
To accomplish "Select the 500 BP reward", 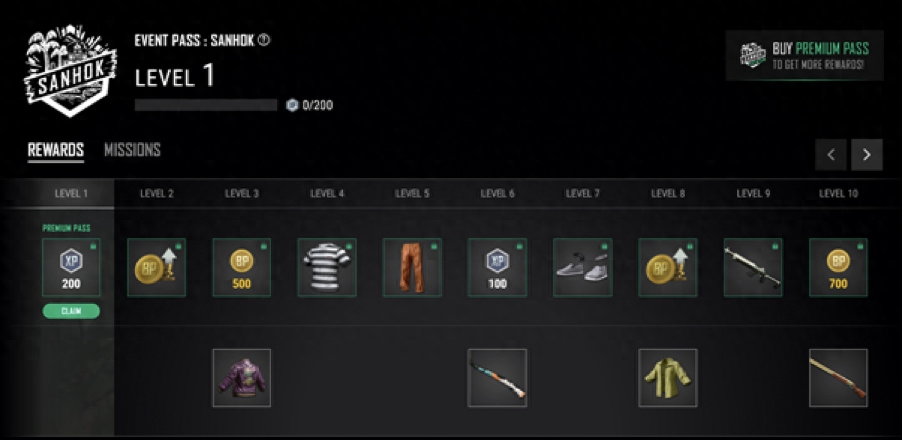I will point(242,267).
